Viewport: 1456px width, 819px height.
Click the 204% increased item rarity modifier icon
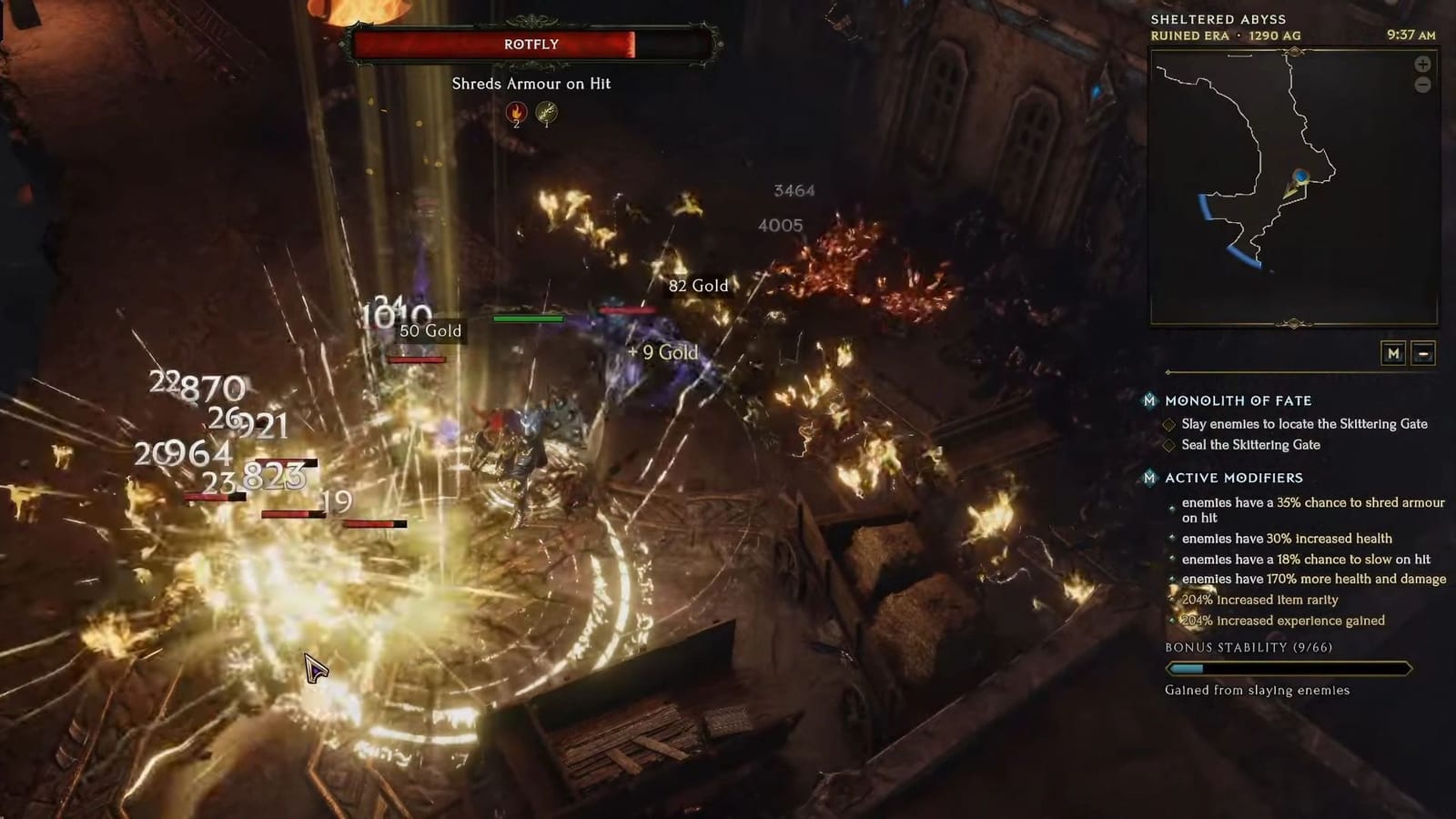point(1172,599)
